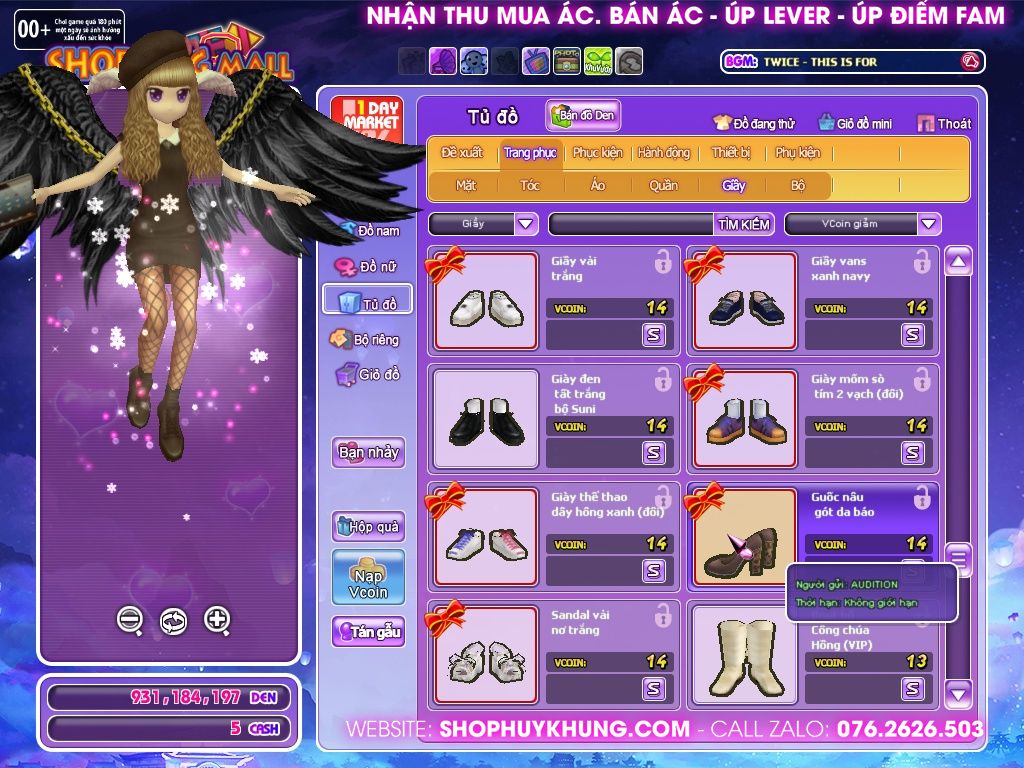Image resolution: width=1024 pixels, height=768 pixels.
Task: Click the TÌM KIẾM search button
Action: coord(743,224)
